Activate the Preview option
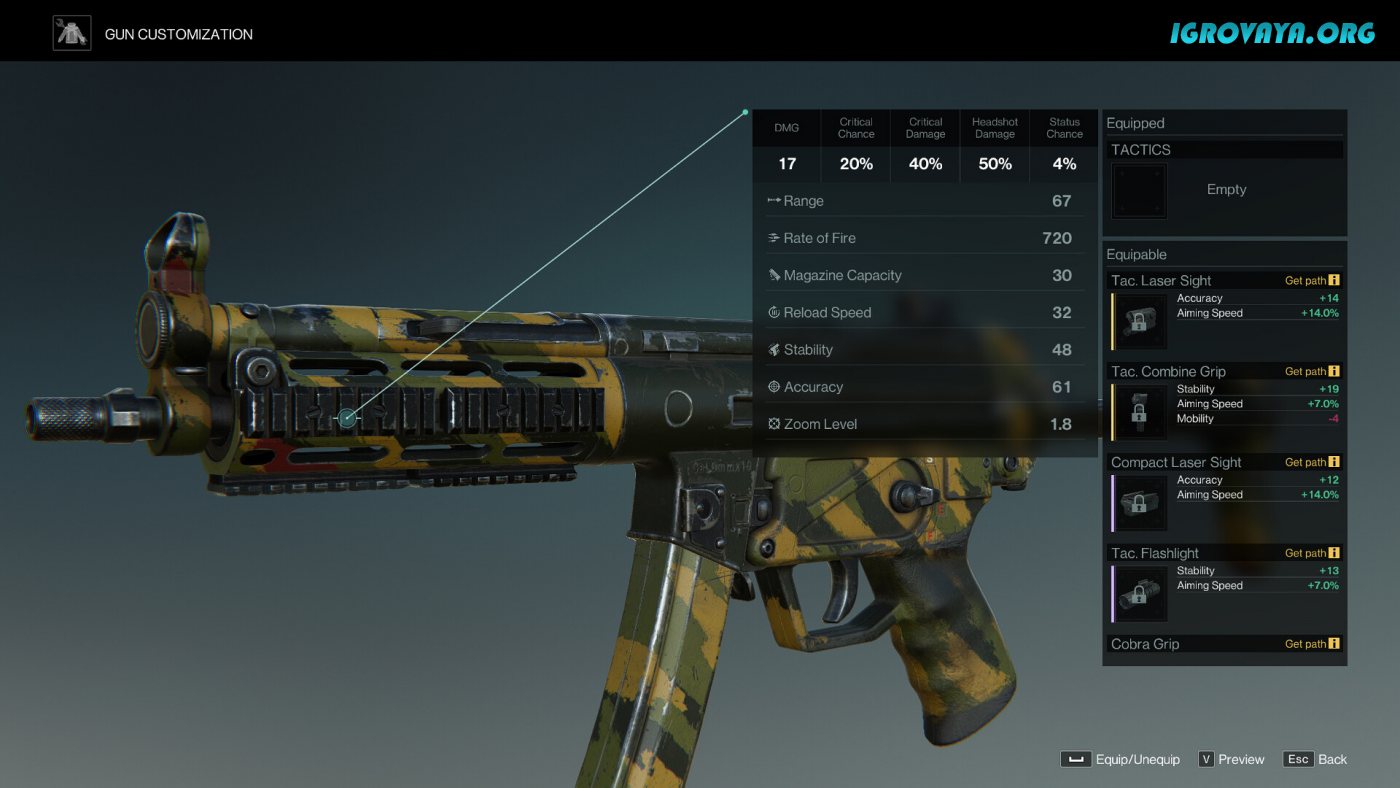This screenshot has height=788, width=1400. (1231, 760)
